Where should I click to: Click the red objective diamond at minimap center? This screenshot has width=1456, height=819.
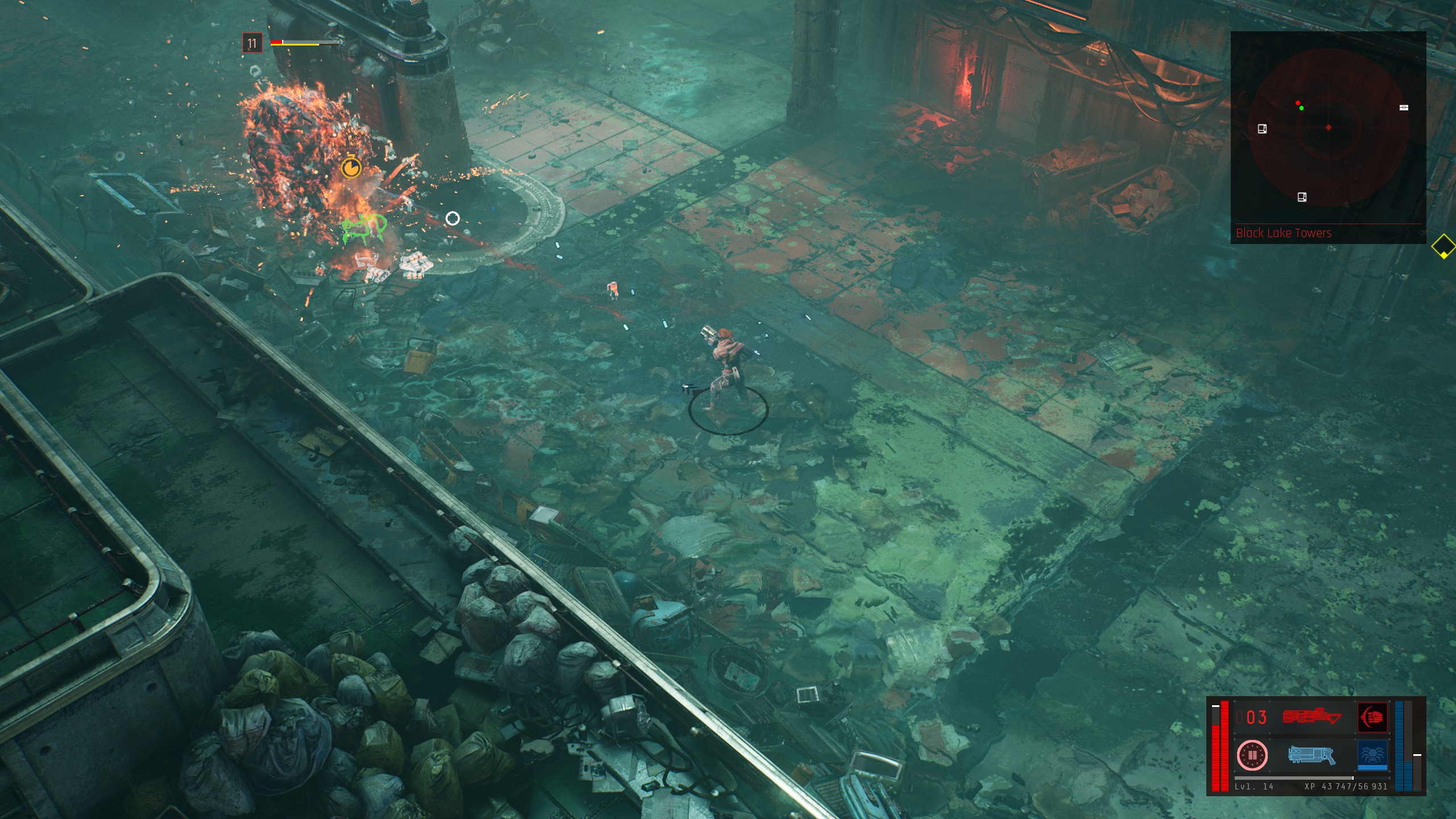coord(1328,127)
